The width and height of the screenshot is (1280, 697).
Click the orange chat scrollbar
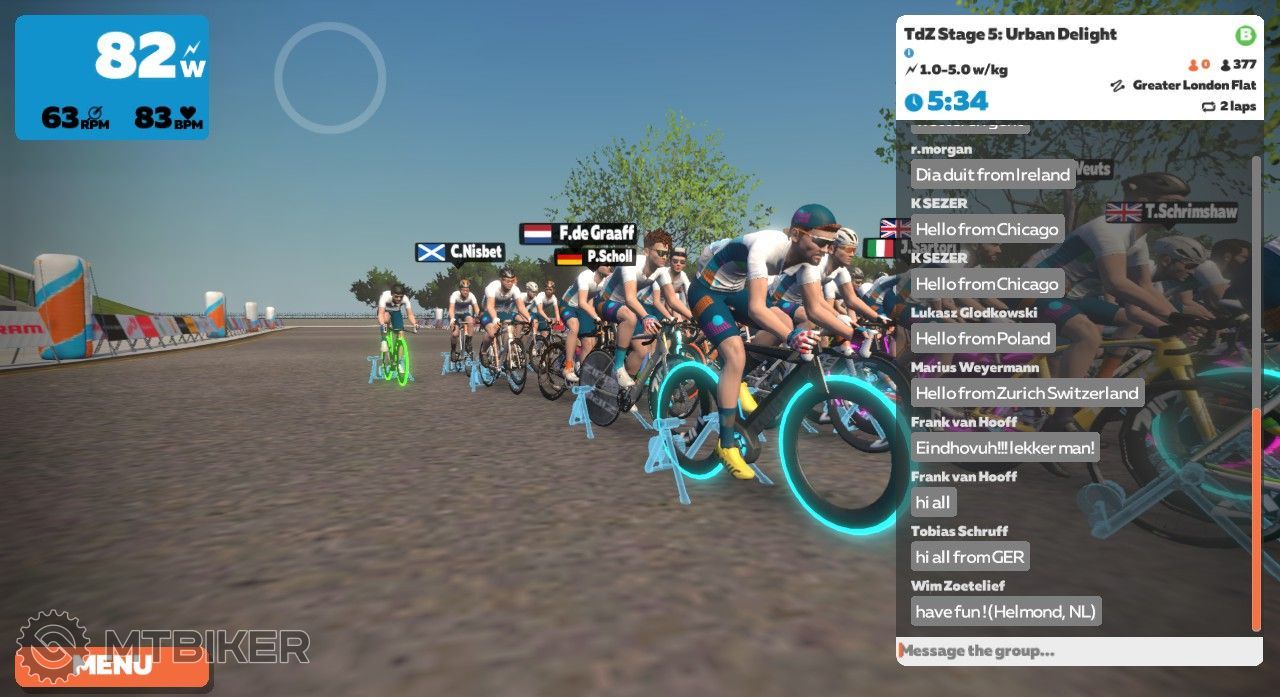tap(1256, 518)
